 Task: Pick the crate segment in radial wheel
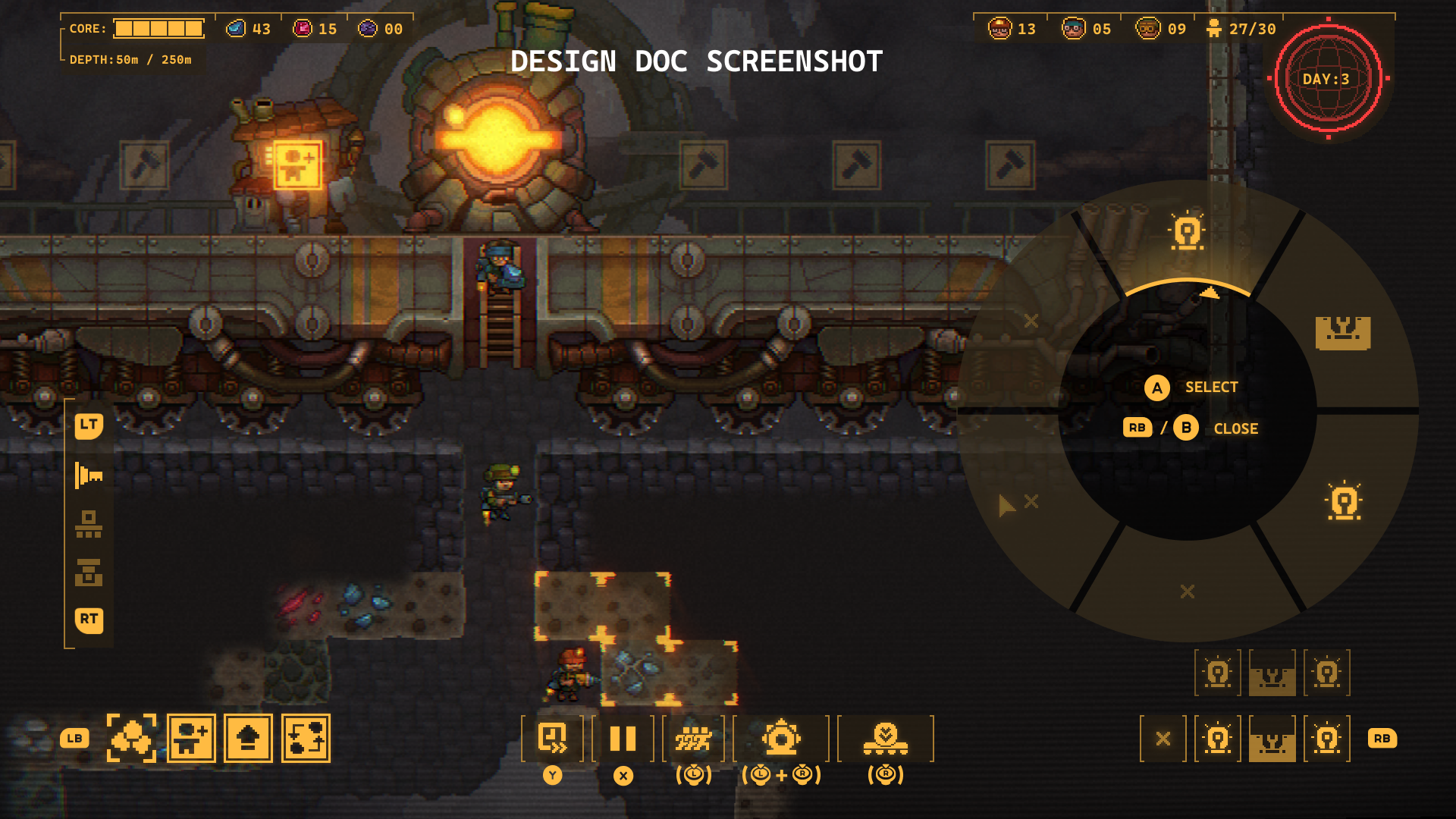pyautogui.click(x=1343, y=333)
